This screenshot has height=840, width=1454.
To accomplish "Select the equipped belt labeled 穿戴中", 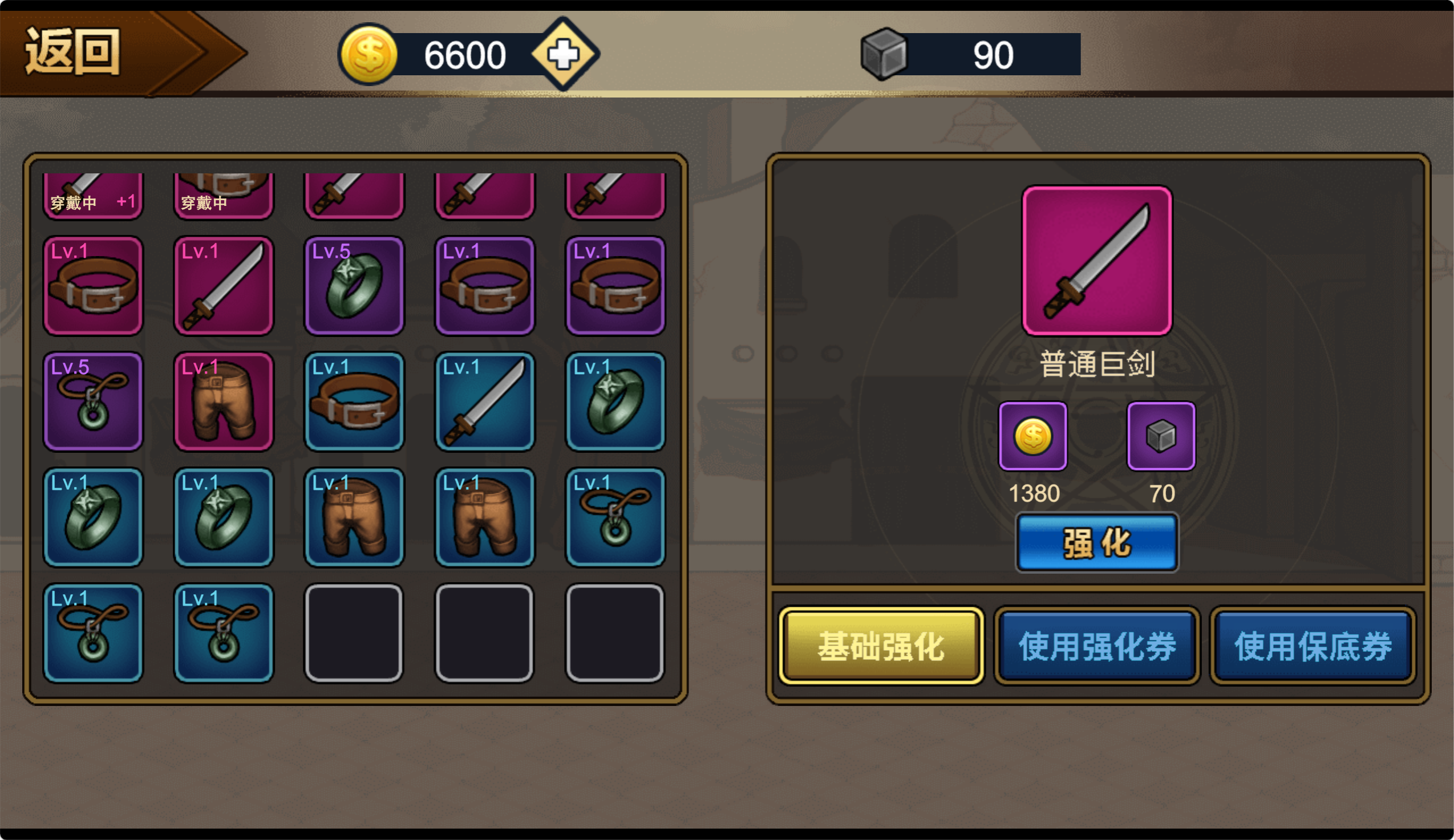I will 223,195.
